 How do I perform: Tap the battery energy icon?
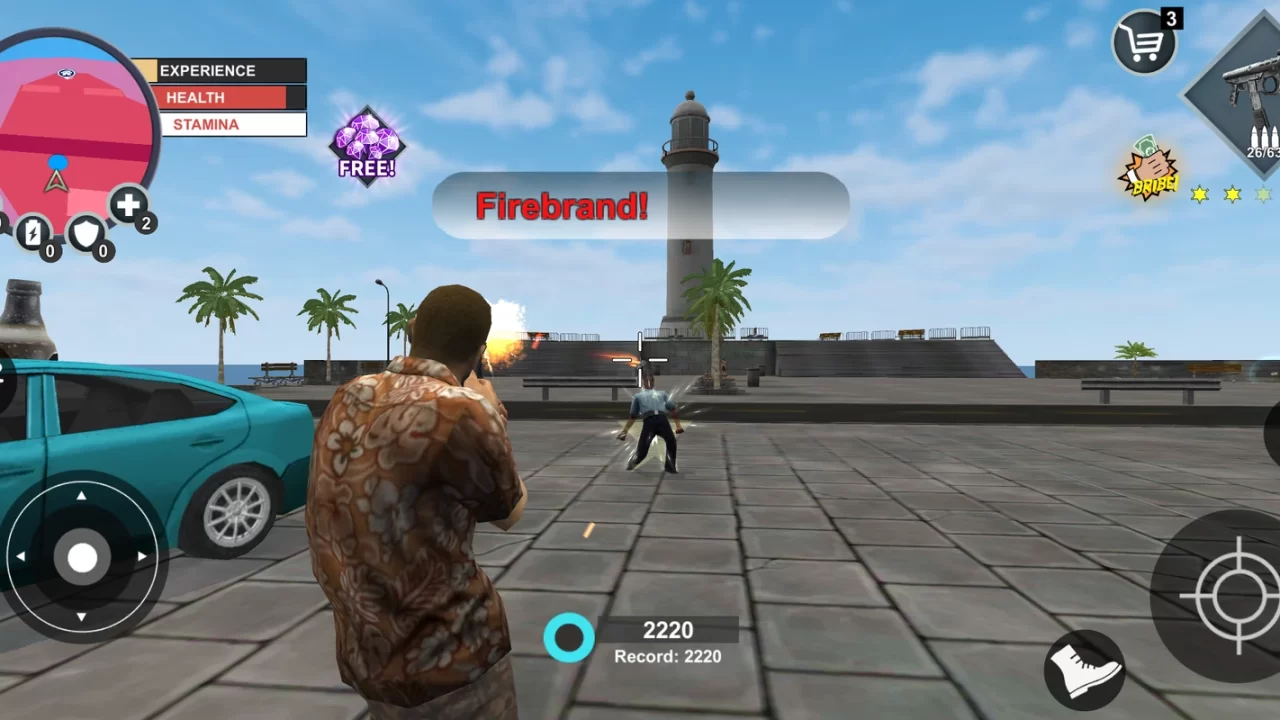[36, 234]
